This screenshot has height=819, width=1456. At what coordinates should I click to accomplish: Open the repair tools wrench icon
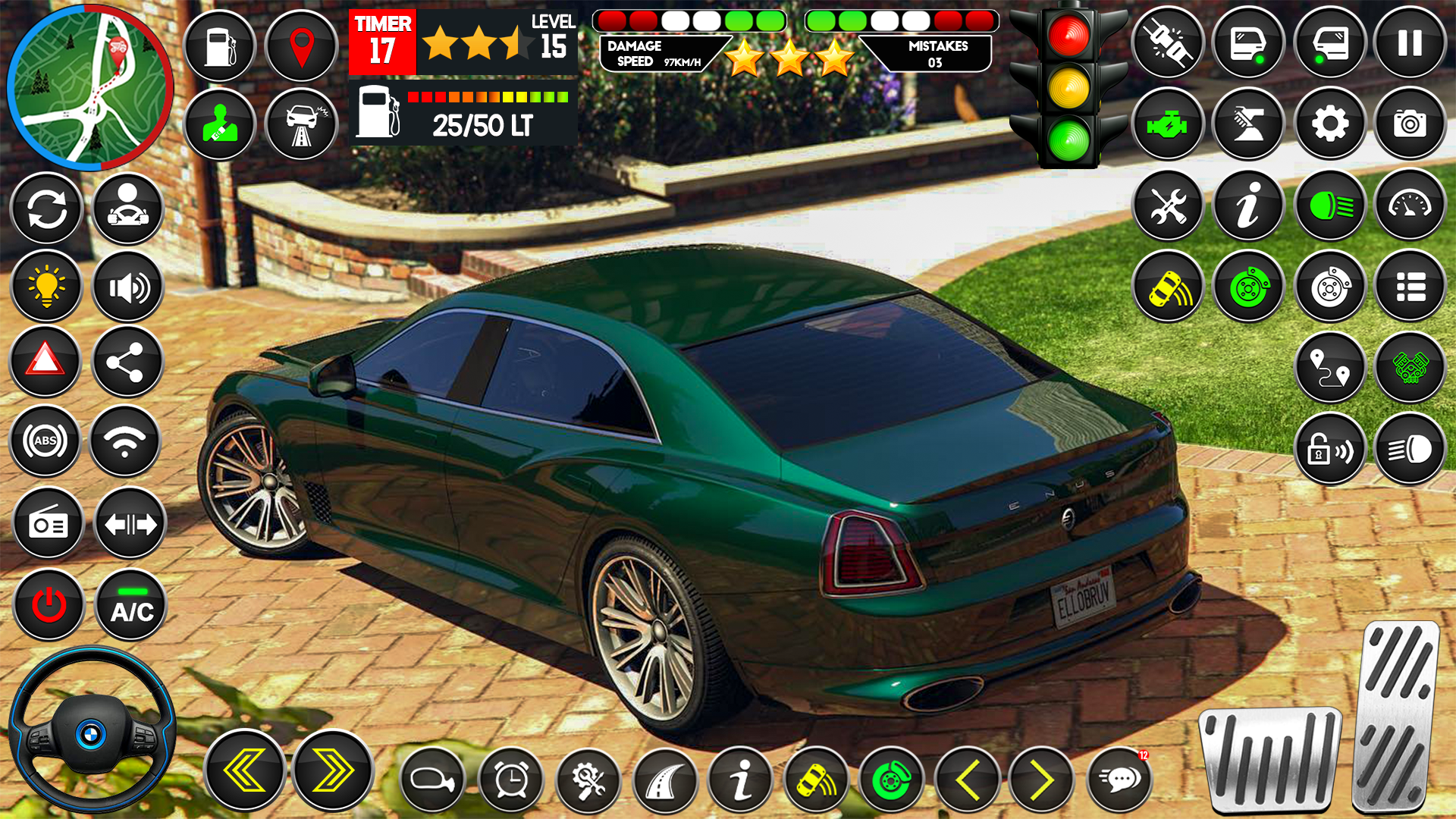point(1168,206)
